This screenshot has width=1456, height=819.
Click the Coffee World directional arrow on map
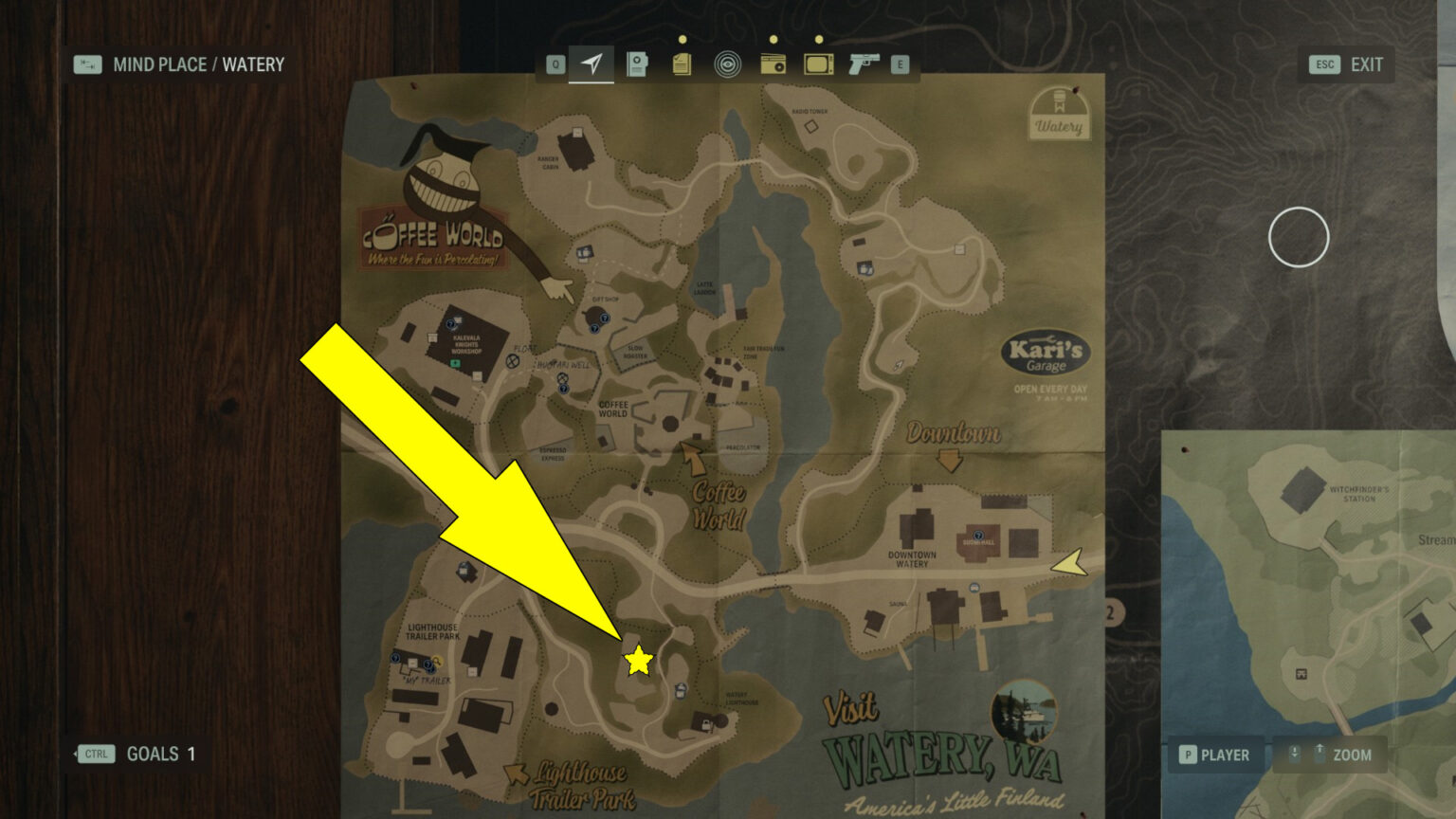693,457
